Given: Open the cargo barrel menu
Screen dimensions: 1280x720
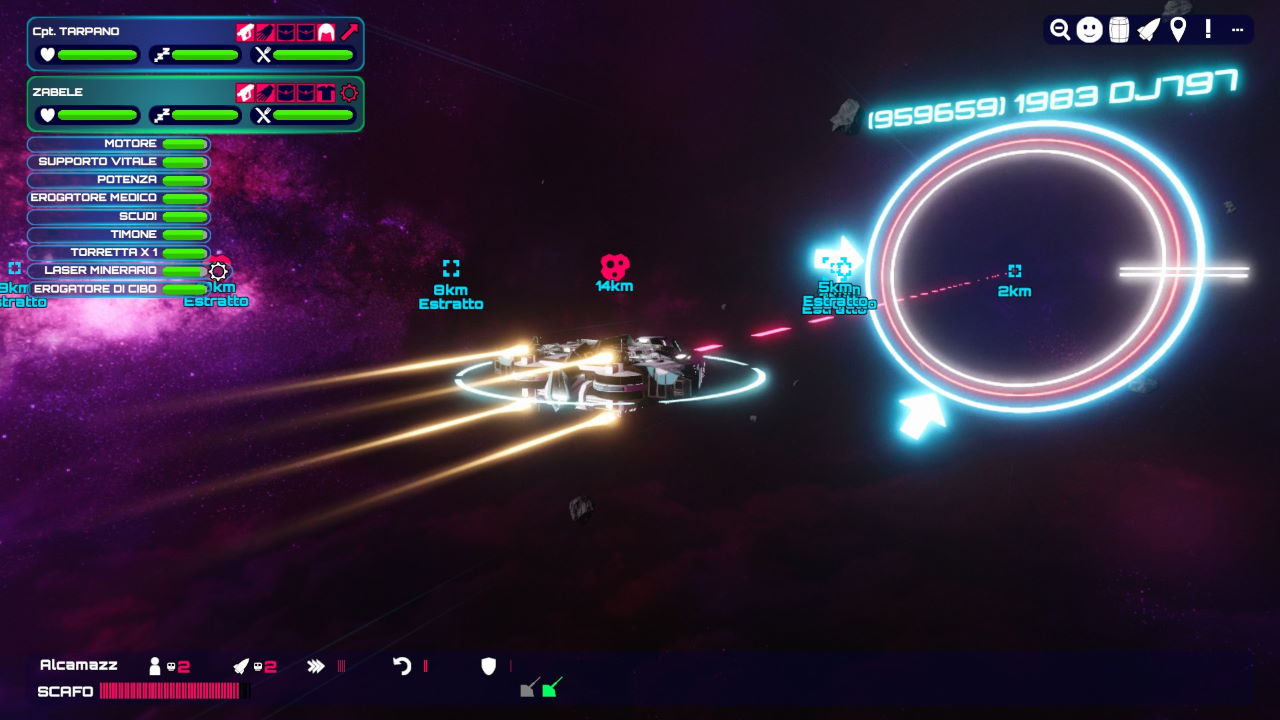Looking at the screenshot, I should click(x=1119, y=30).
